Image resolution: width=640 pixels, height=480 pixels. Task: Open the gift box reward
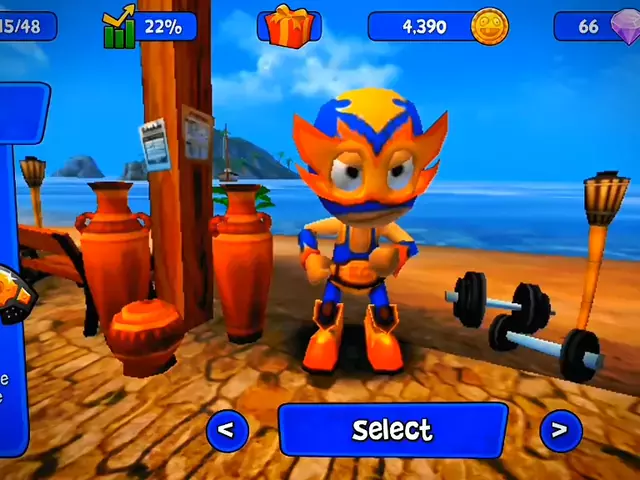(289, 25)
